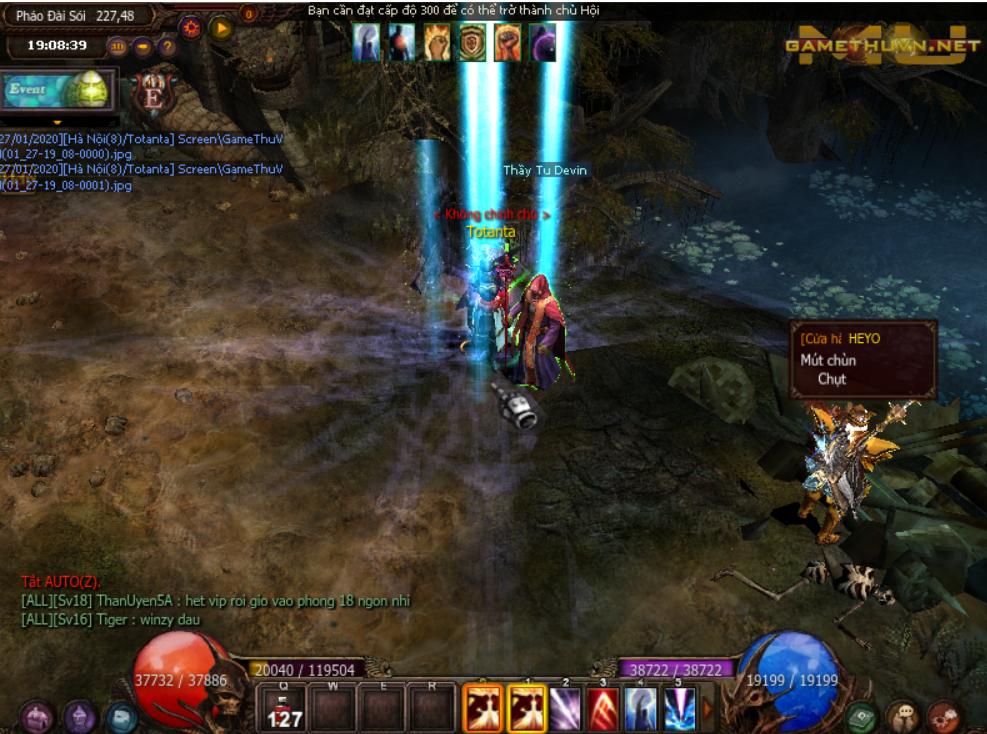987x734 pixels.
Task: Click the minus button beside the clock
Action: [143, 46]
